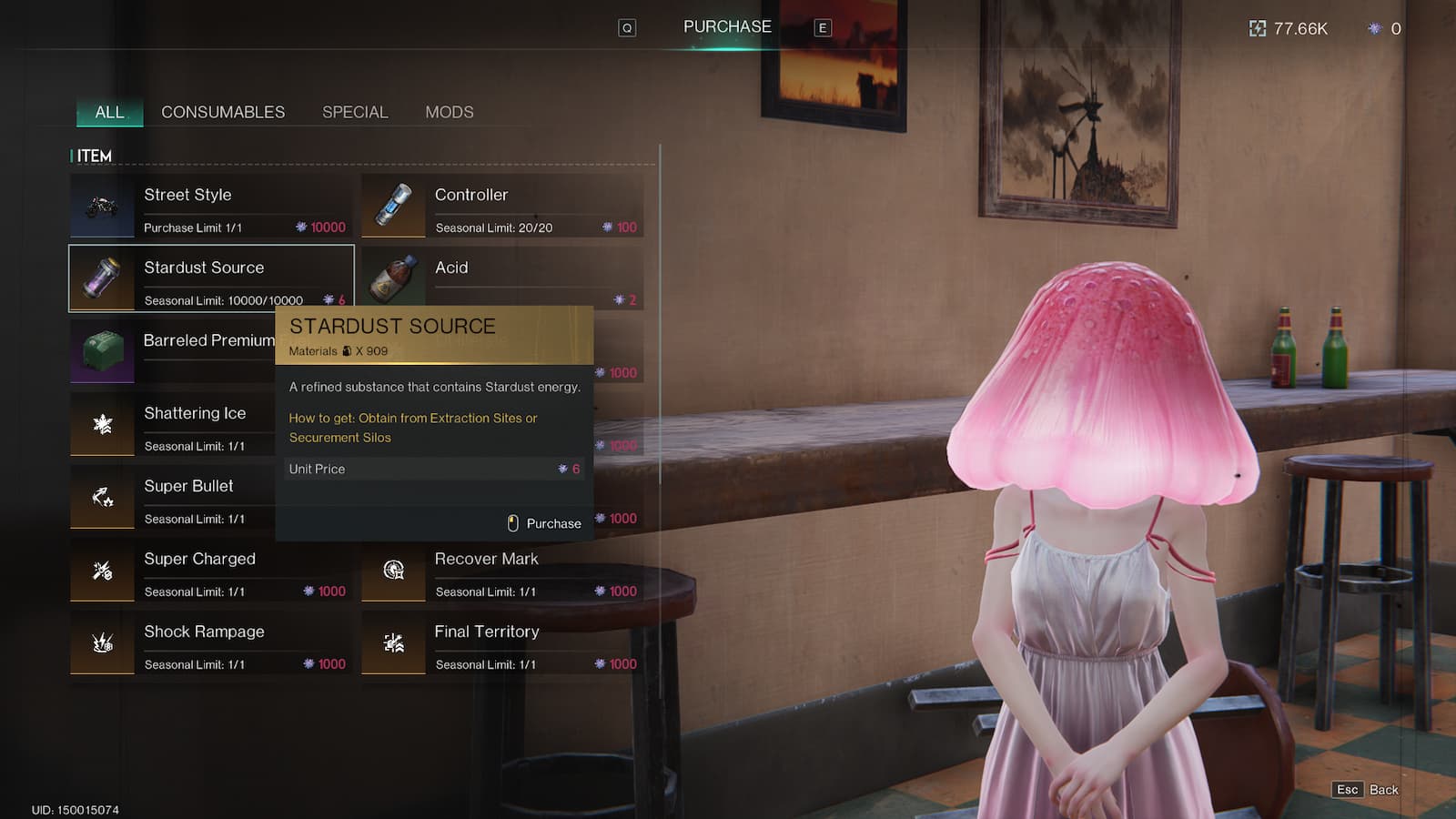This screenshot has width=1456, height=819.
Task: Select the Final Territory mod
Action: (x=502, y=642)
